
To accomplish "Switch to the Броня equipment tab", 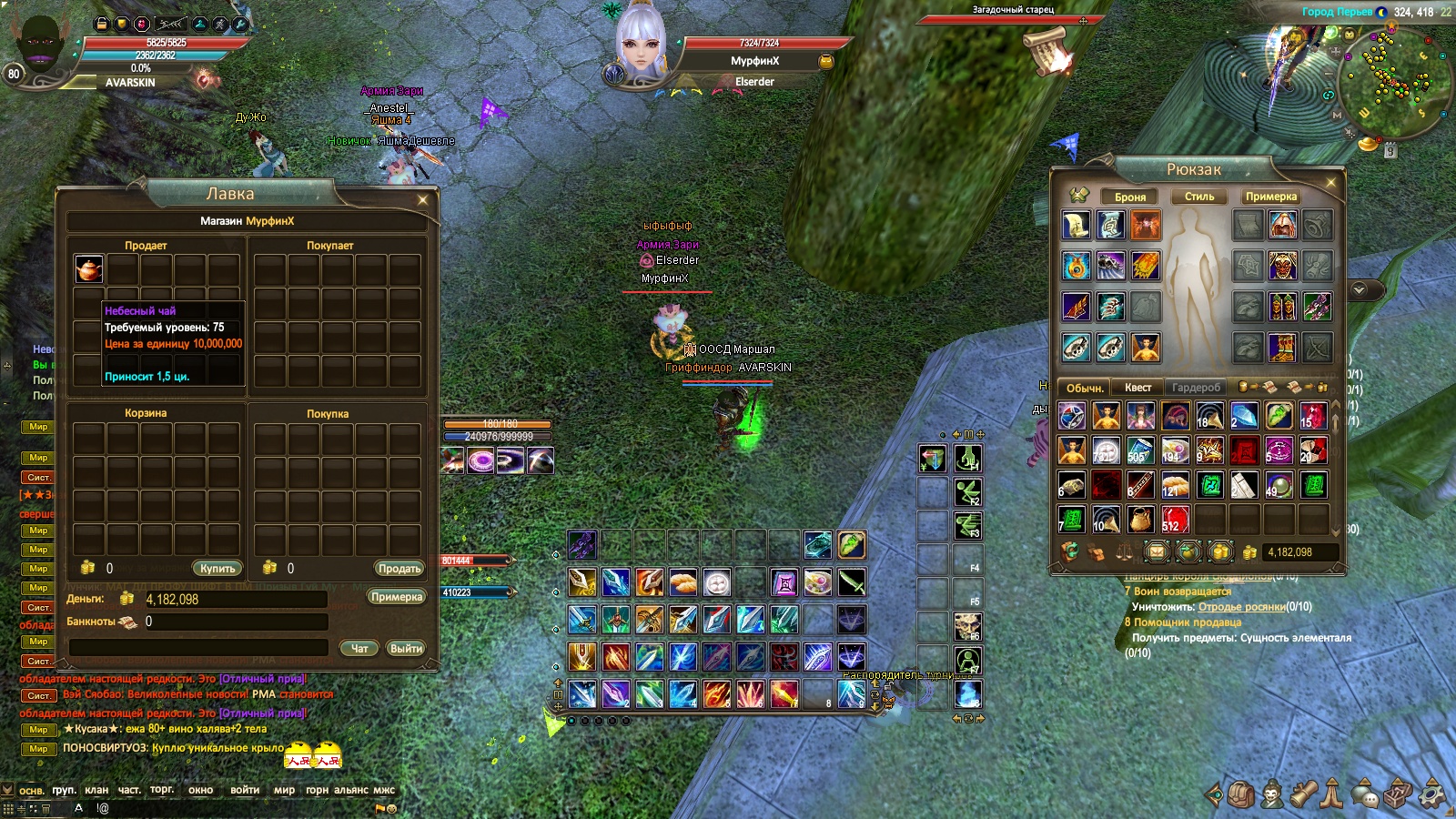I will click(1129, 197).
